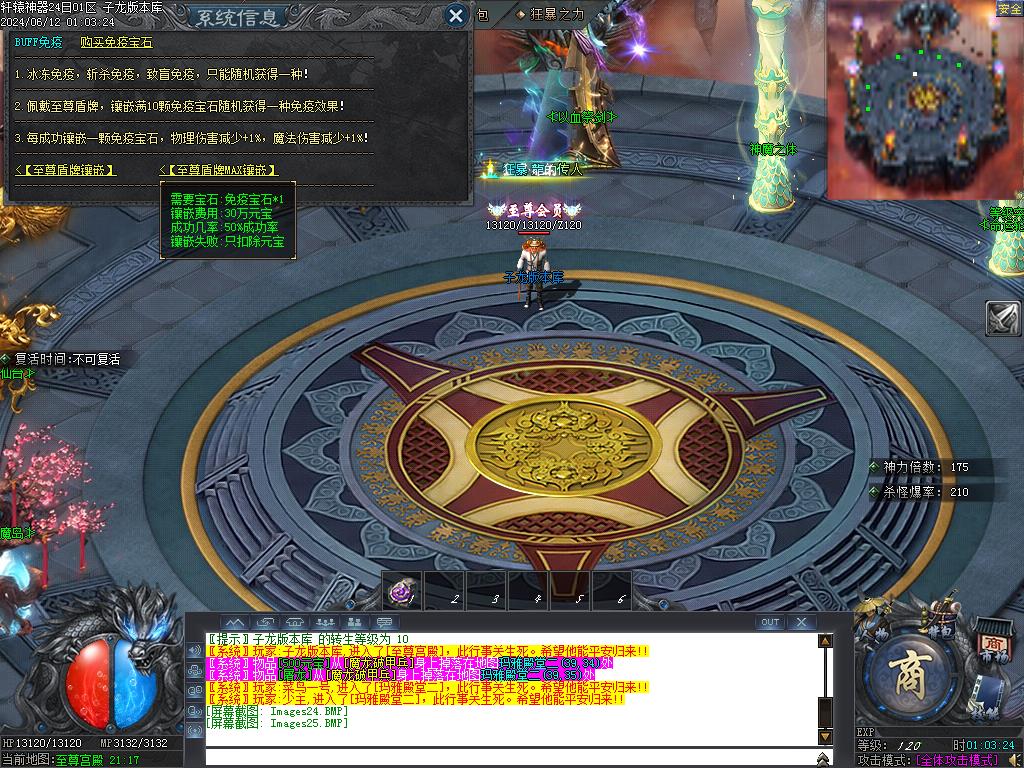Select the 至尊盾牌MAX镶嵌 option
Viewport: 1024px width, 768px height.
[x=220, y=170]
